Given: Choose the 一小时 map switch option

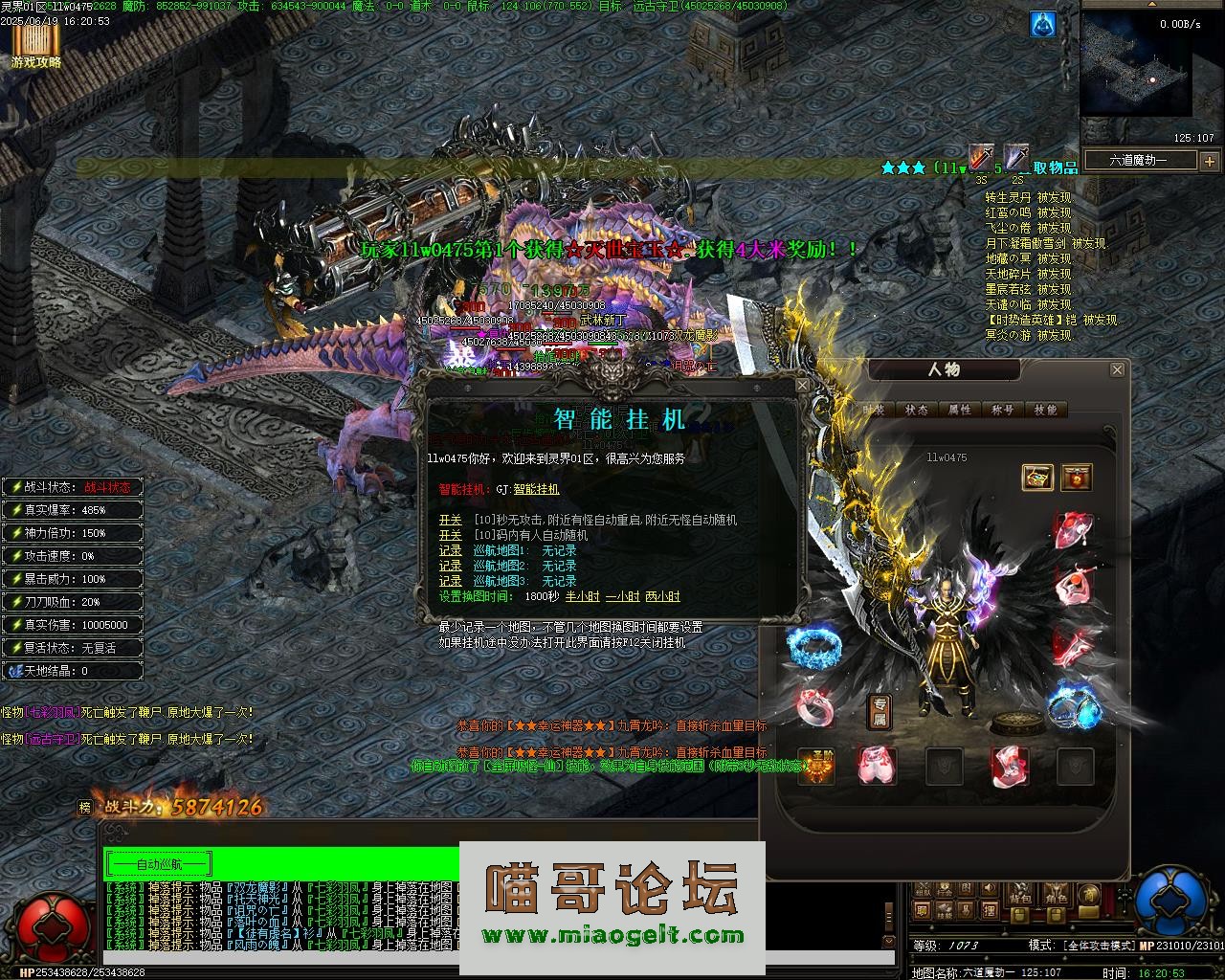Looking at the screenshot, I should [622, 596].
